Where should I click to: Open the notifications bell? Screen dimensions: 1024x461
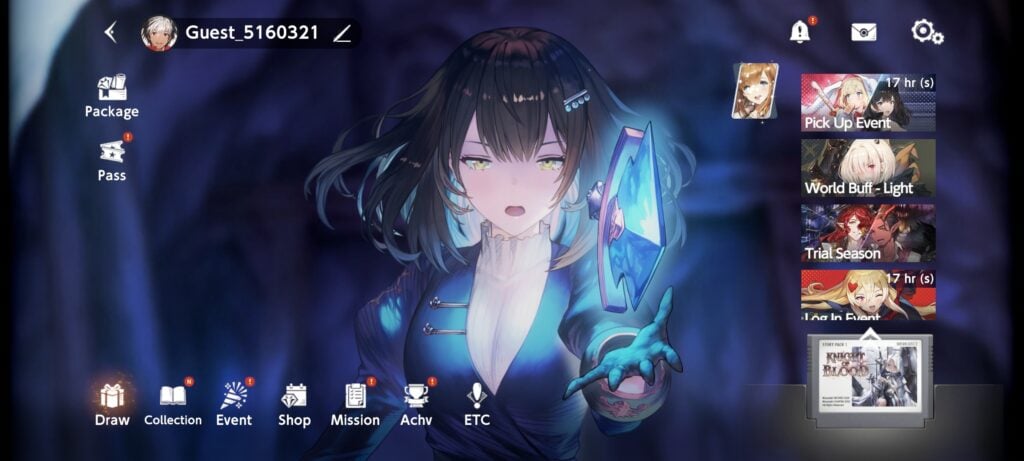point(799,32)
